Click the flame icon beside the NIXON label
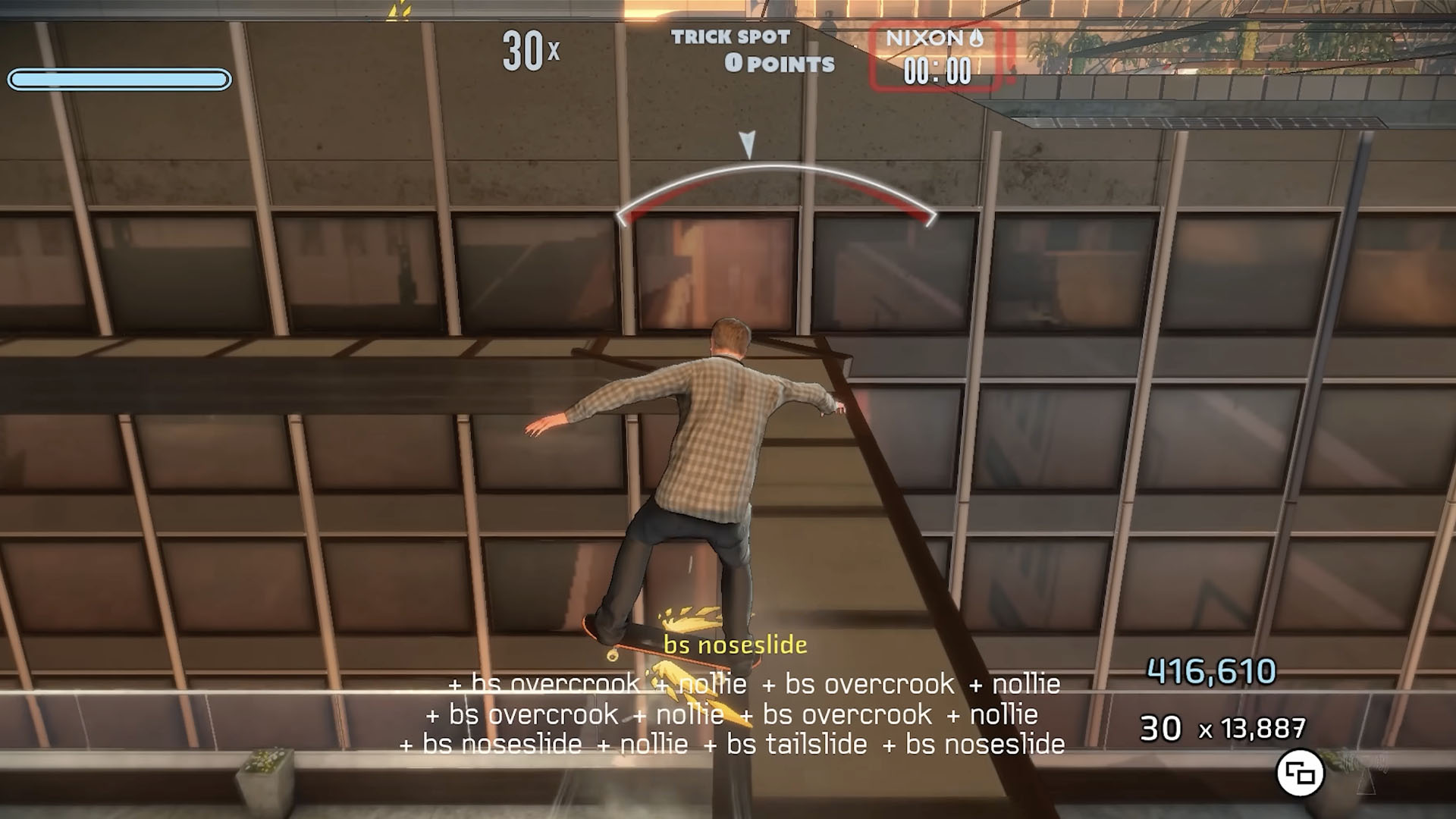The width and height of the screenshot is (1456, 819). click(977, 38)
